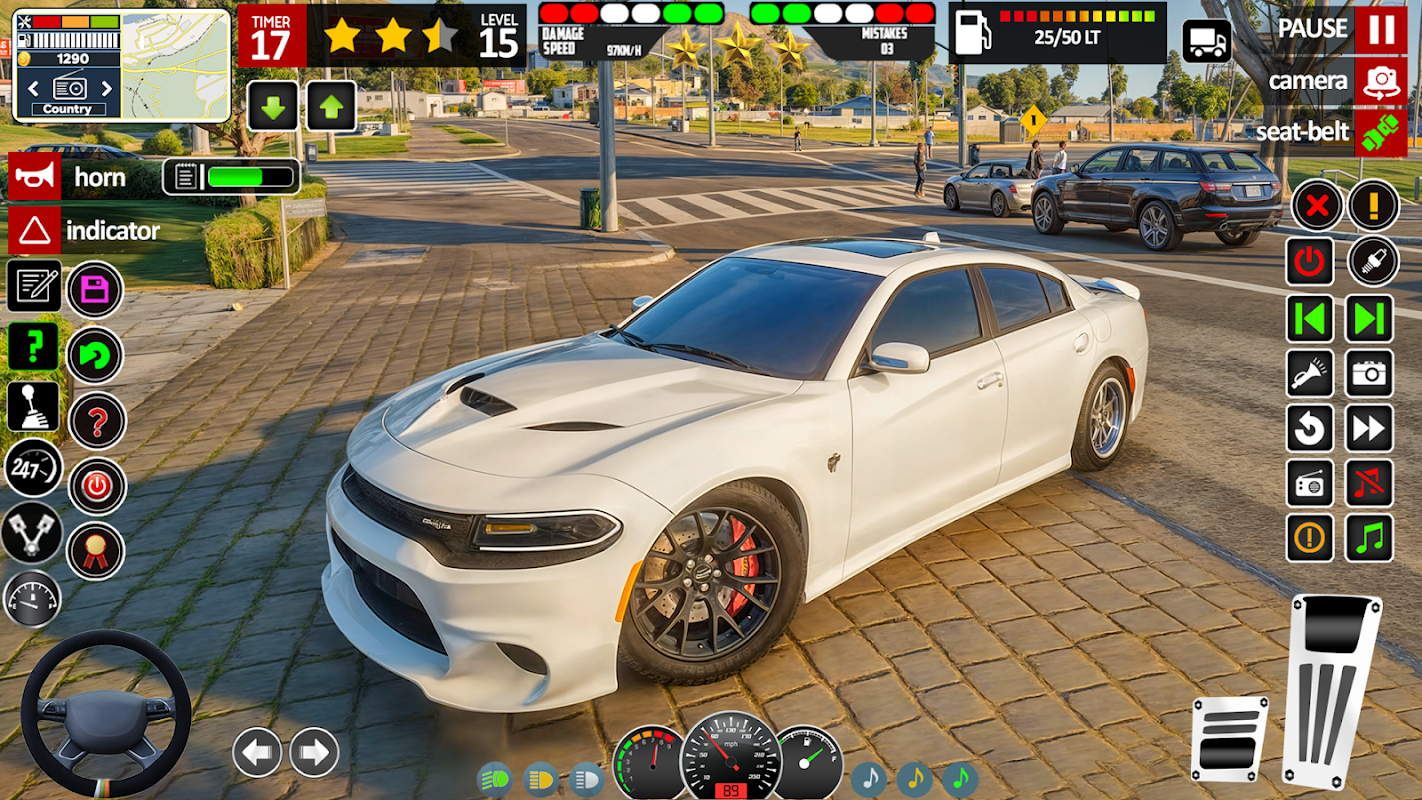
Task: Click the green up arrow button
Action: 331,106
